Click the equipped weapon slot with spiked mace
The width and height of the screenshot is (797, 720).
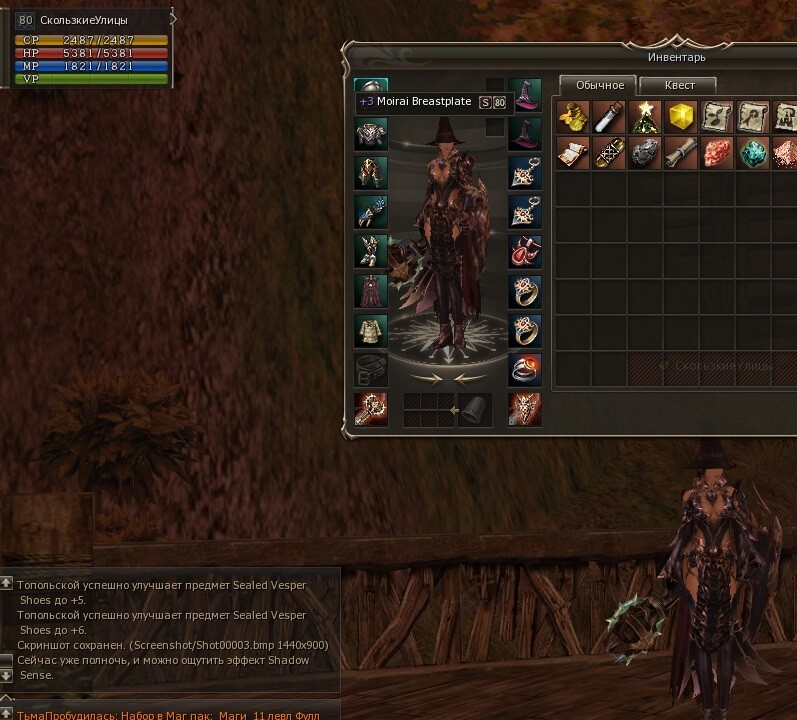click(371, 408)
